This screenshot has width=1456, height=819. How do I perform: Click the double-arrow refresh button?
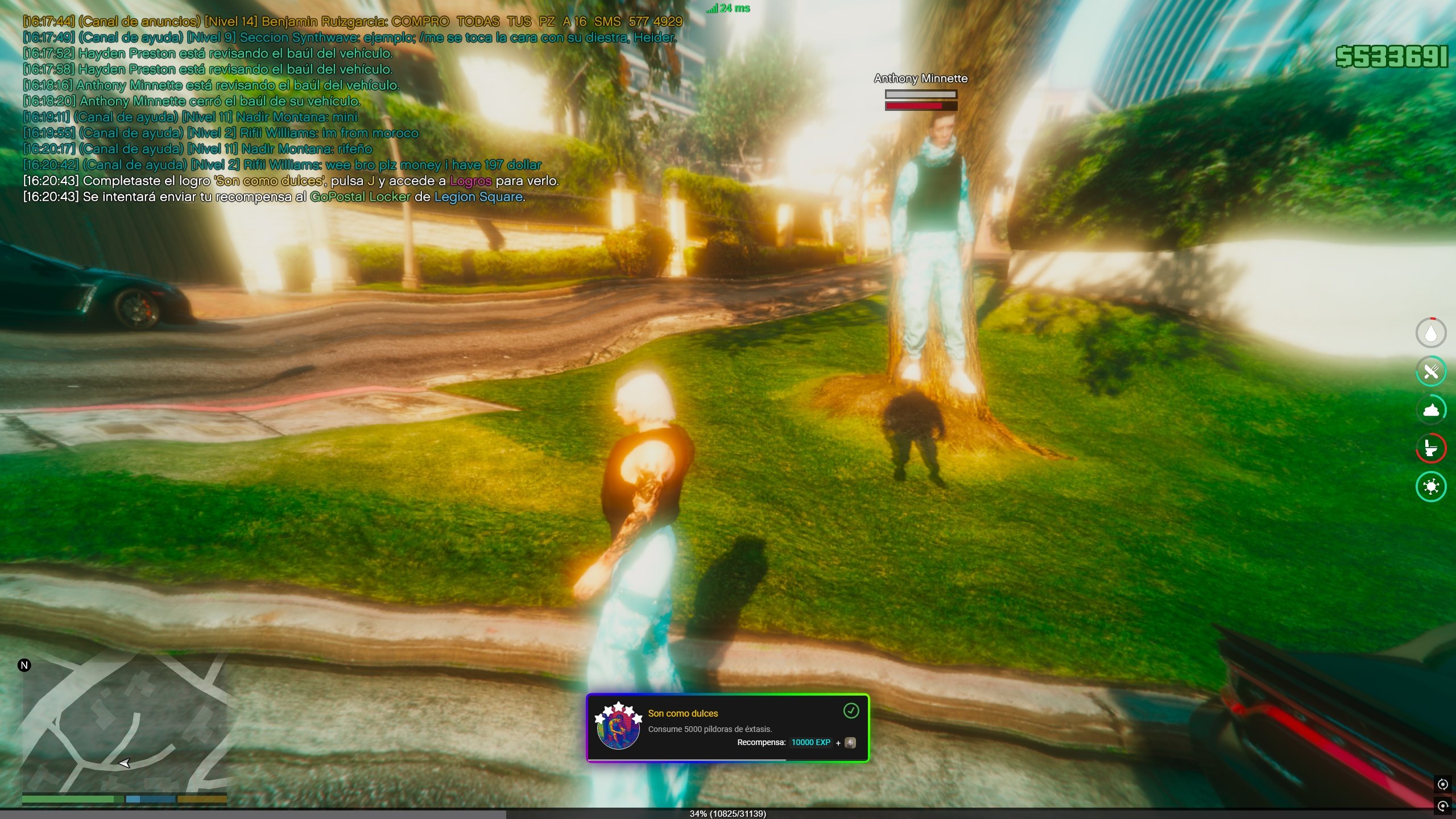[x=1443, y=785]
